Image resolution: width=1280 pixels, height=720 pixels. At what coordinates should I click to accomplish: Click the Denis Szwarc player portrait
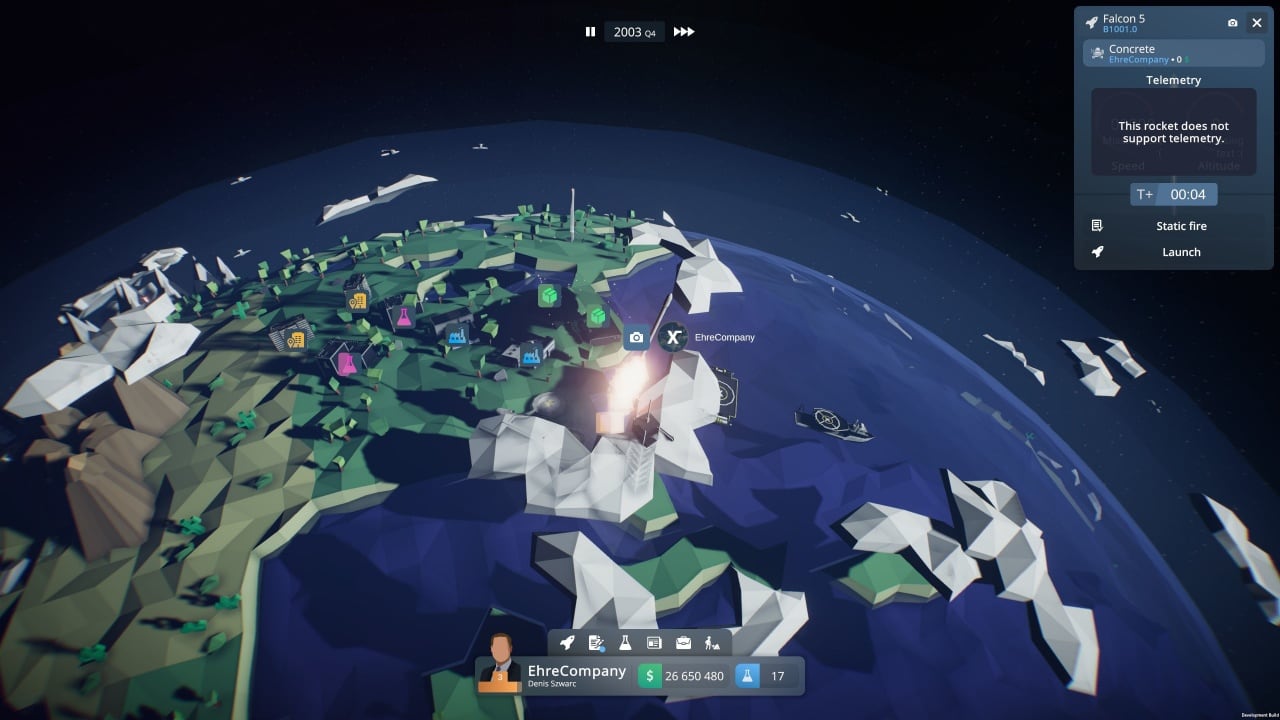coord(500,666)
